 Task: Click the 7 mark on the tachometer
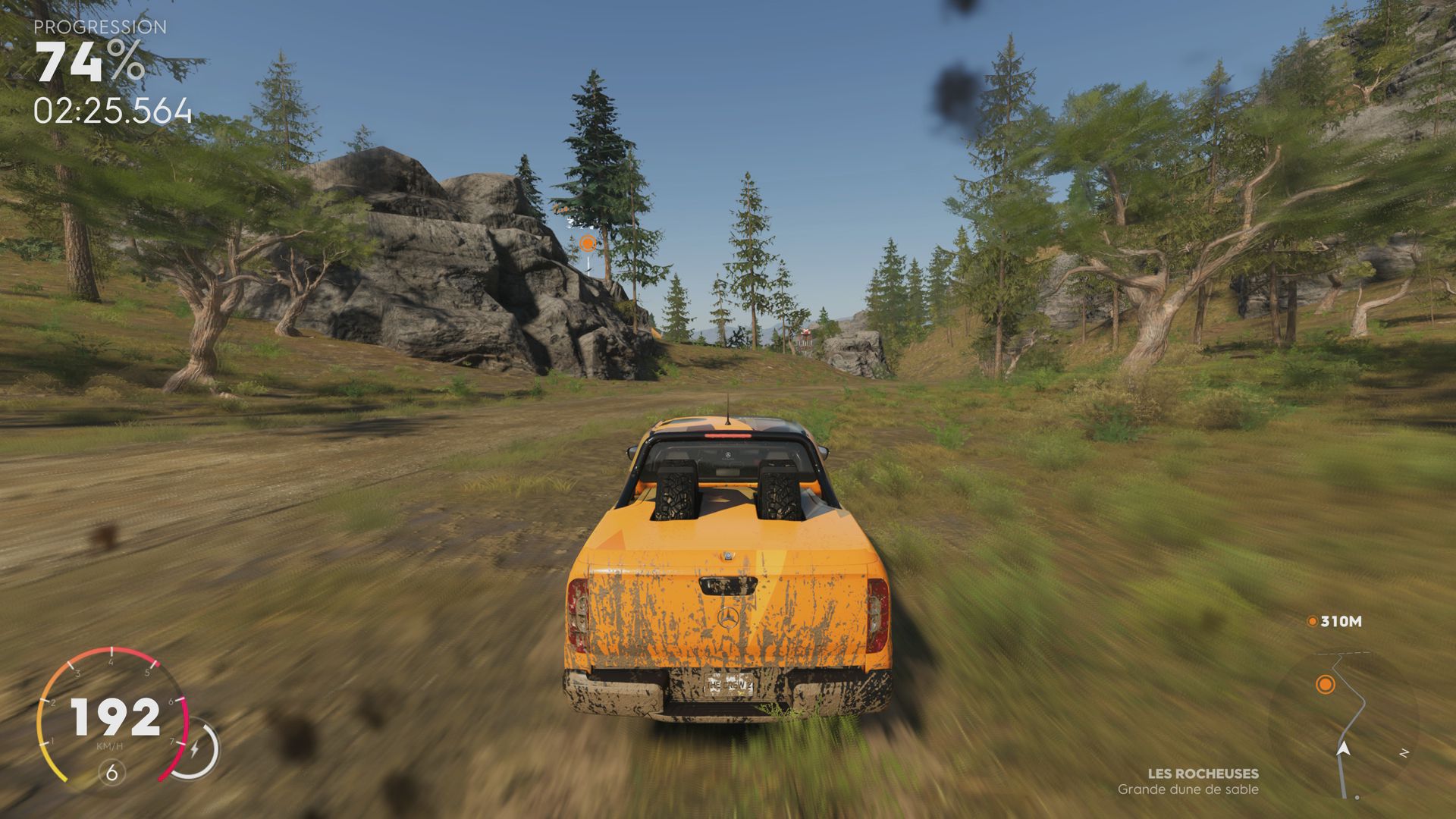tap(172, 742)
